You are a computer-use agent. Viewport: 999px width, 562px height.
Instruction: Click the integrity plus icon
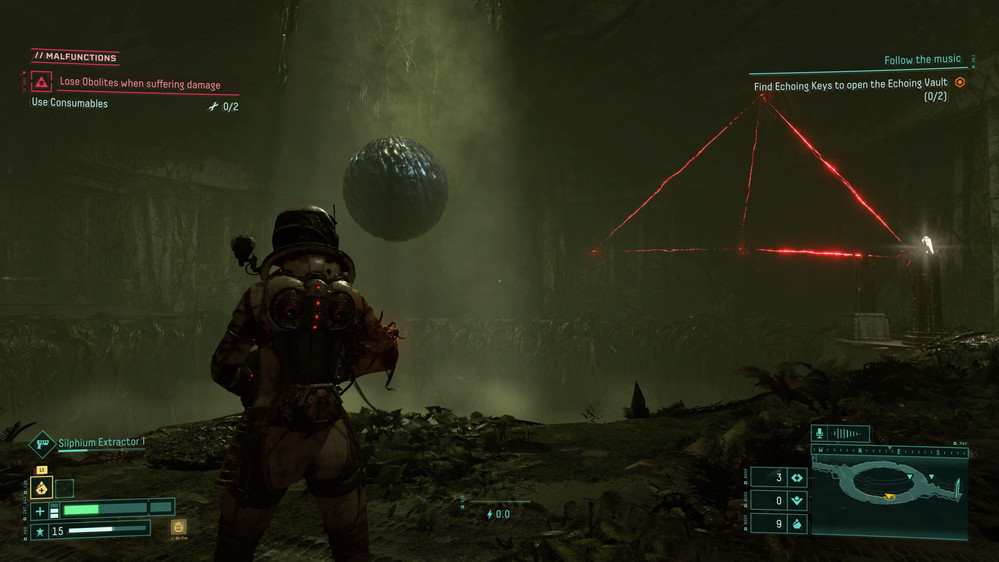40,510
